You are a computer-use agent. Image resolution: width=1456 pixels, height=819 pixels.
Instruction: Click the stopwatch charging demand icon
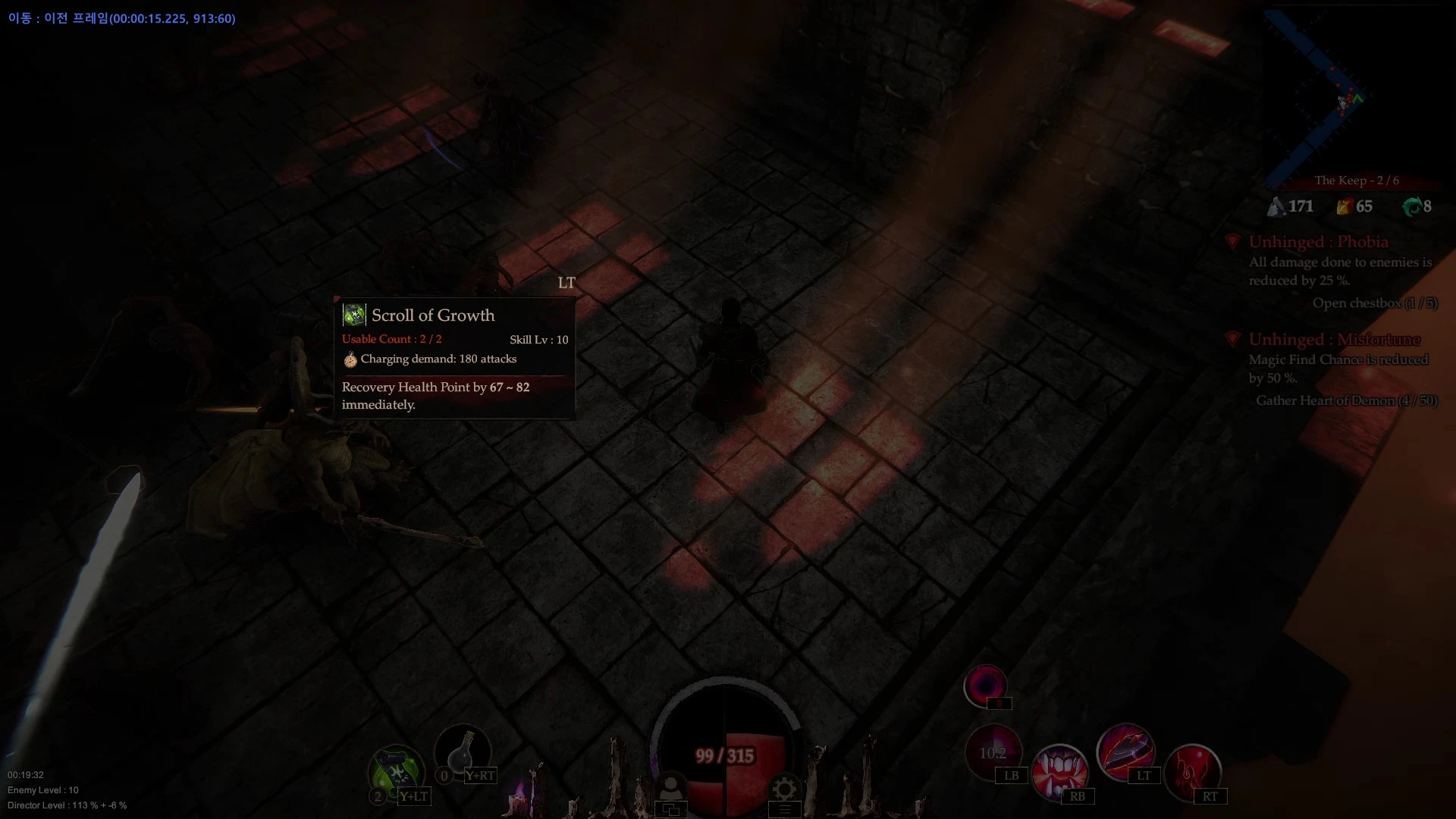pyautogui.click(x=350, y=359)
